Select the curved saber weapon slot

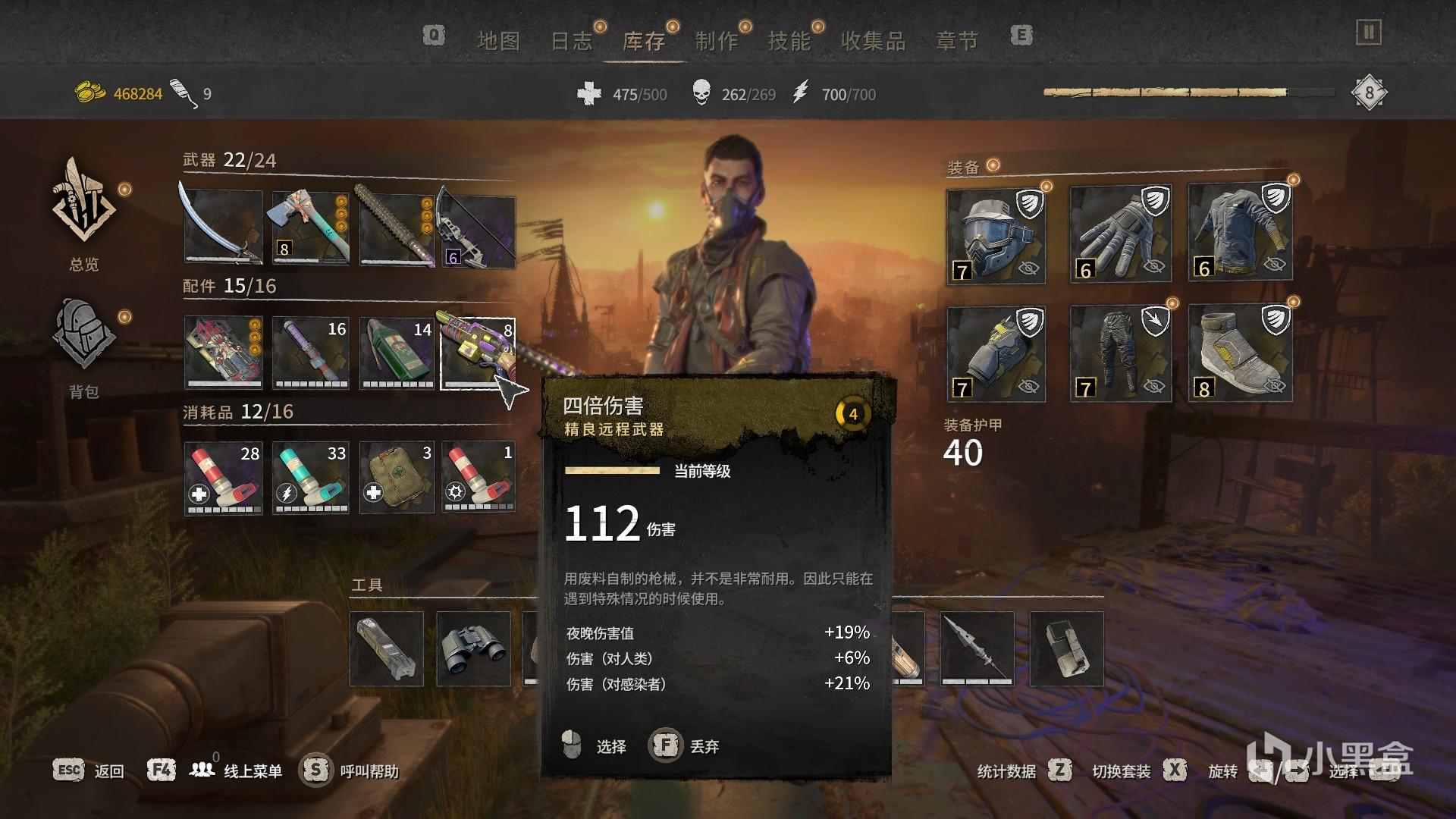tap(223, 227)
